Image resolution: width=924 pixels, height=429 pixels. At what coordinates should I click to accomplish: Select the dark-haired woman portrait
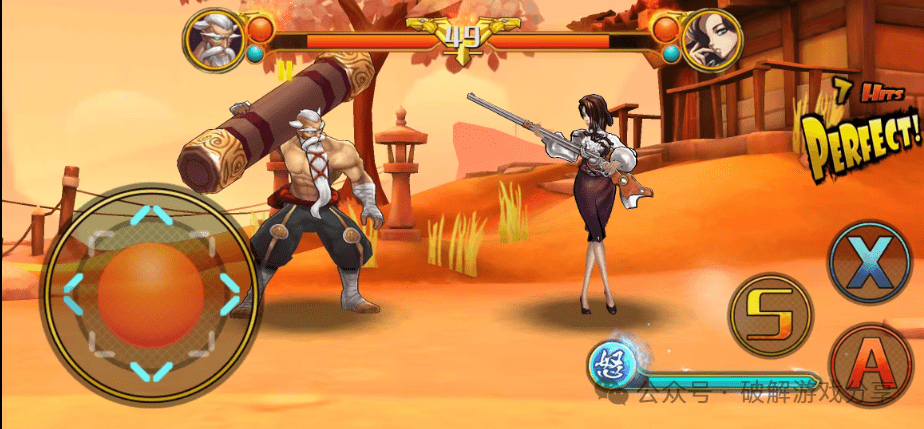click(711, 40)
